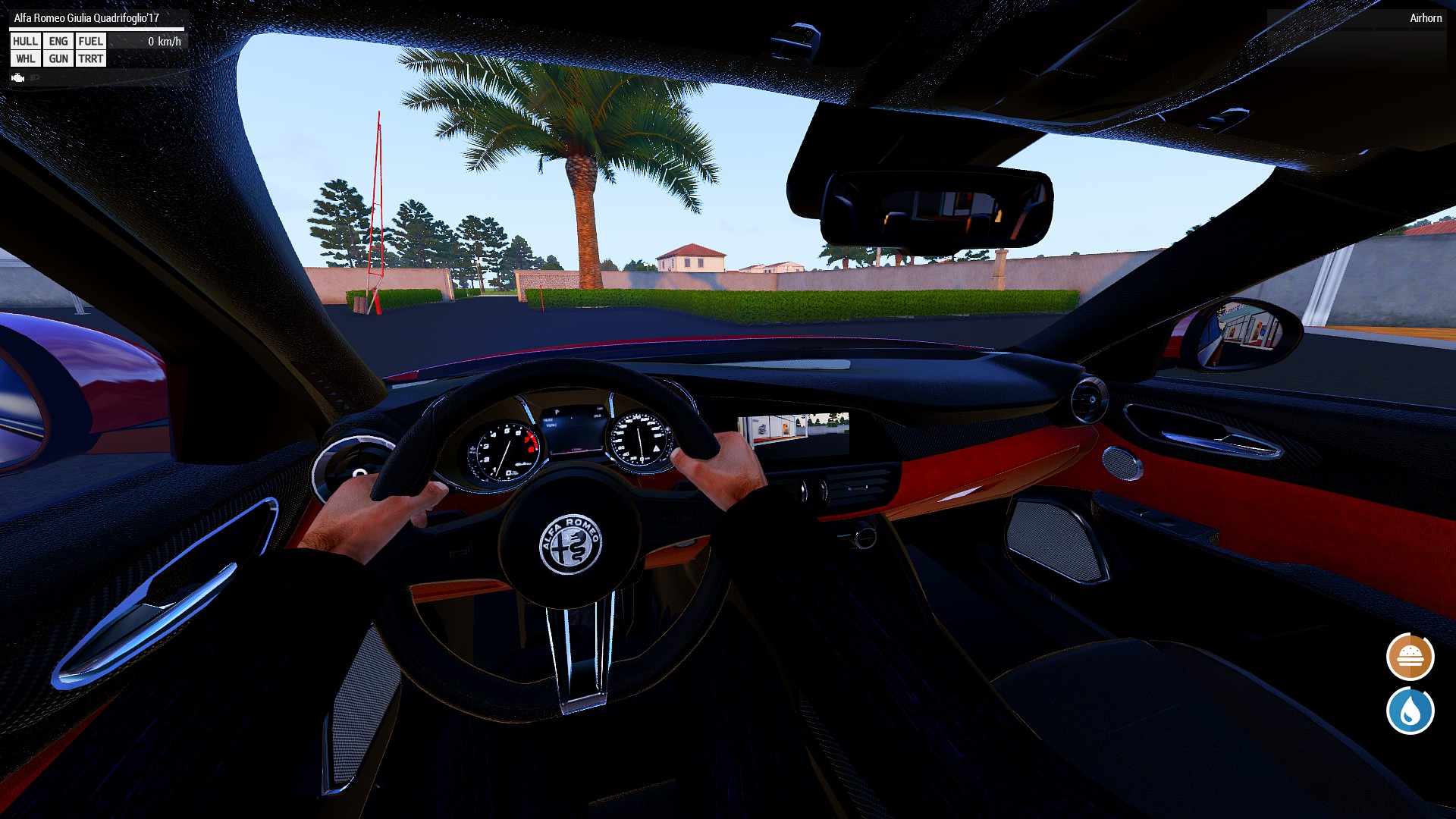Select the WHL status indicator
This screenshot has height=819, width=1456.
point(25,58)
